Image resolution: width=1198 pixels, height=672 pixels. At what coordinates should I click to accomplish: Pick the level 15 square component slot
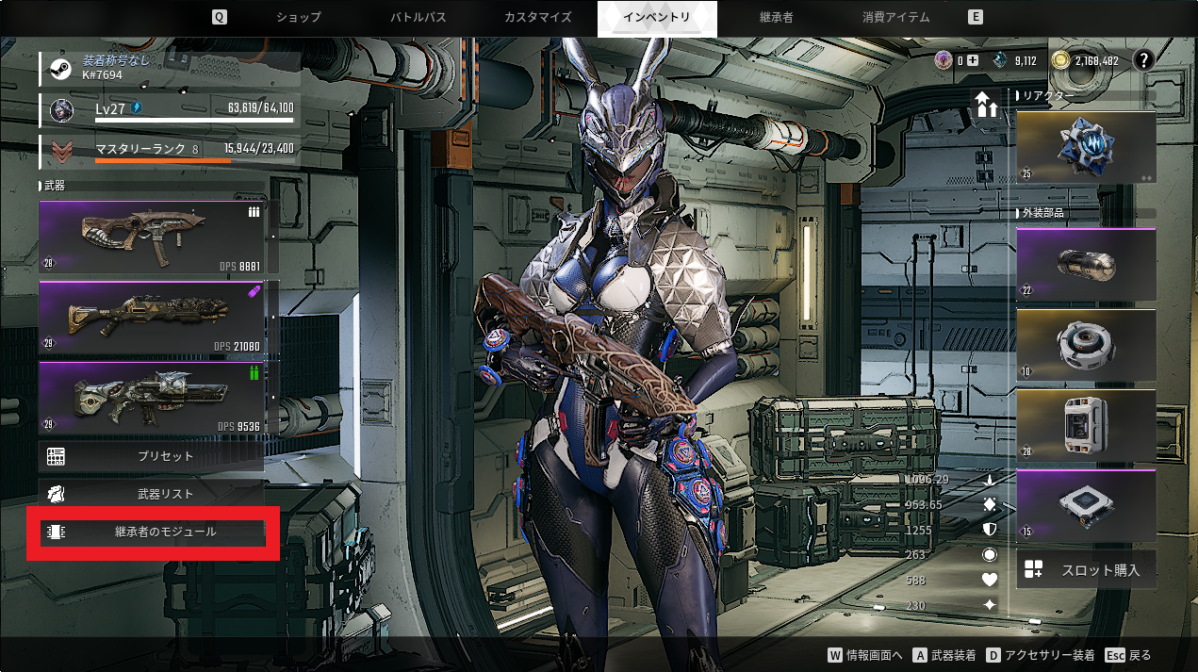[x=1086, y=504]
